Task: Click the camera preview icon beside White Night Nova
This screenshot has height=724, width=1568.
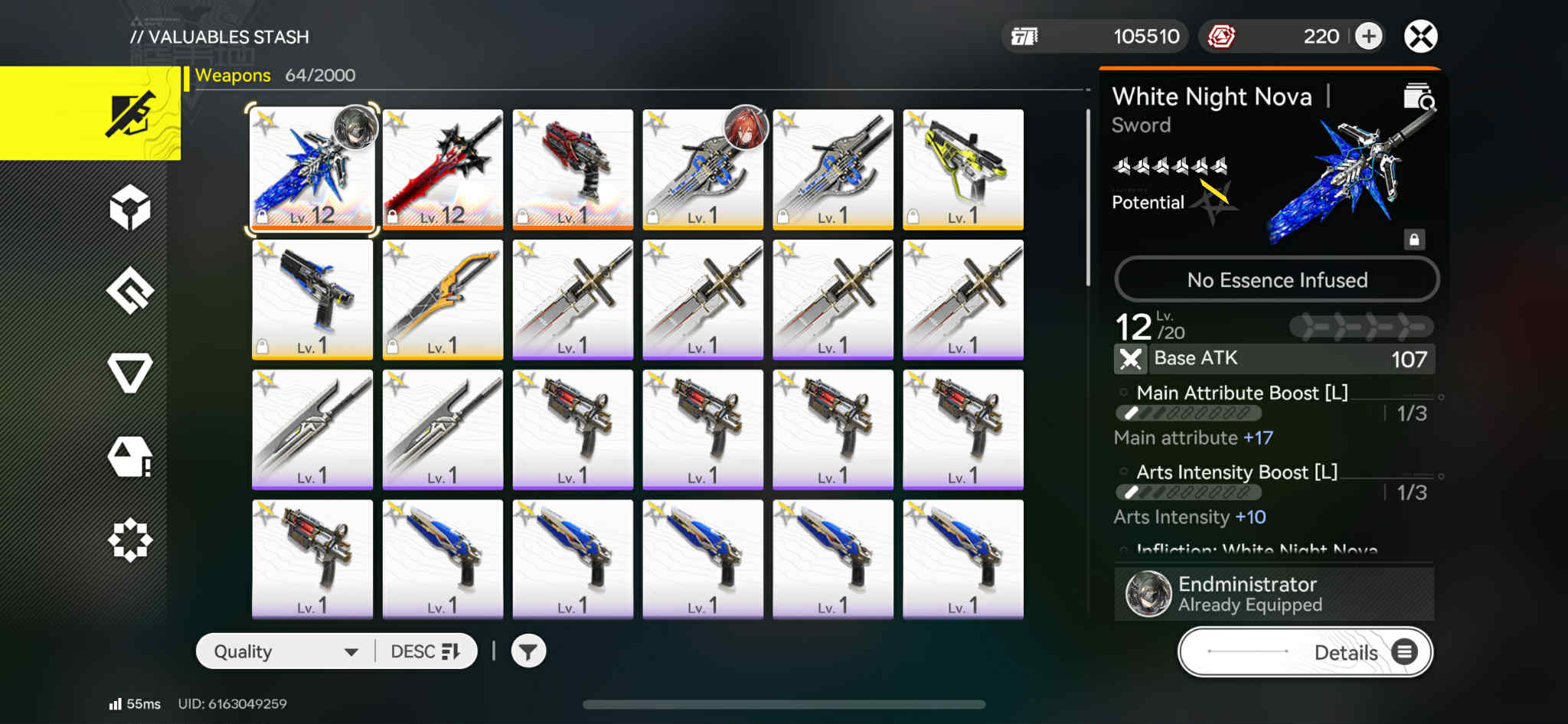Action: (x=1418, y=102)
